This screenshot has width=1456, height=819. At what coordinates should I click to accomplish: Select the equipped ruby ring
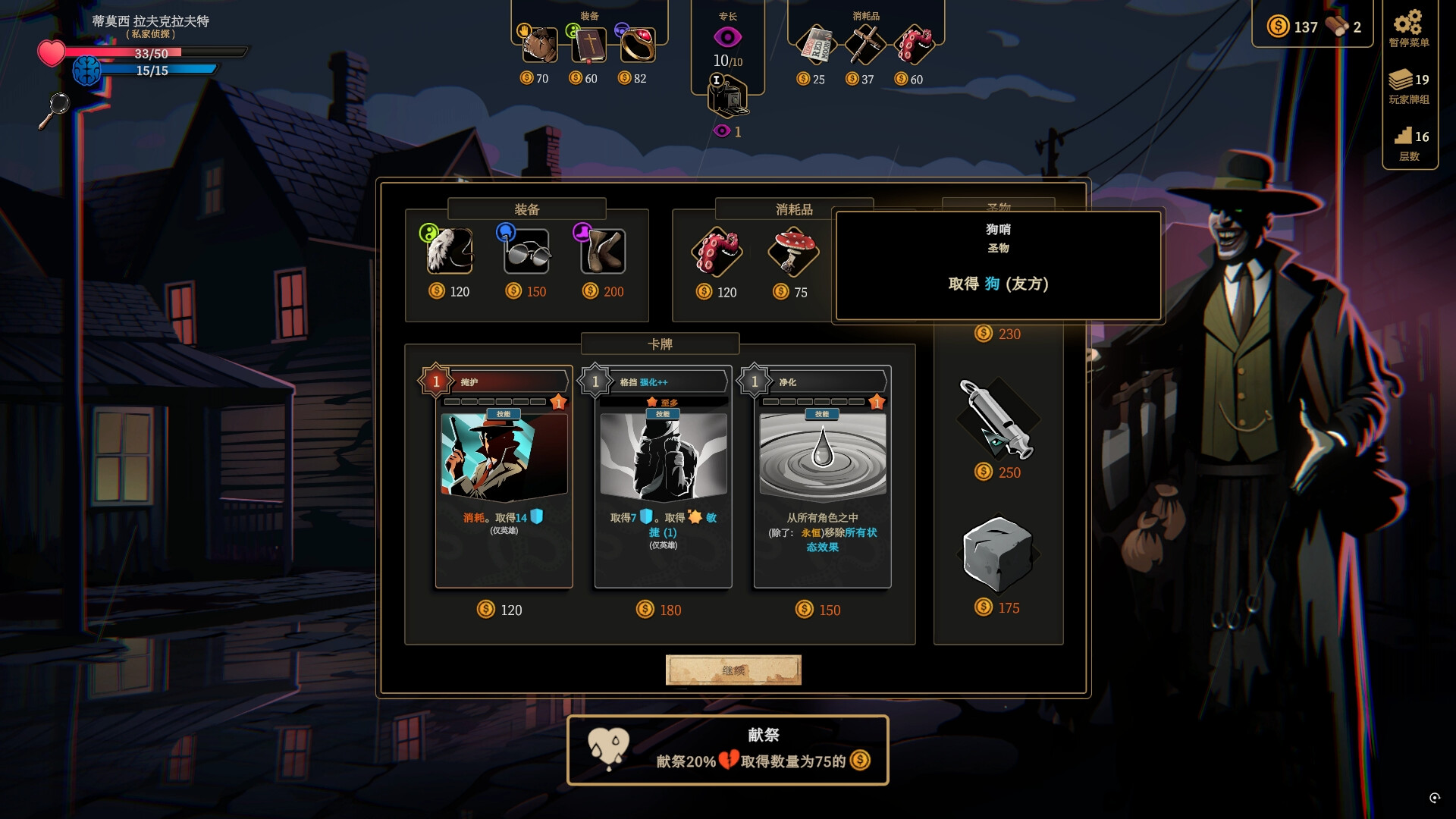tap(637, 45)
